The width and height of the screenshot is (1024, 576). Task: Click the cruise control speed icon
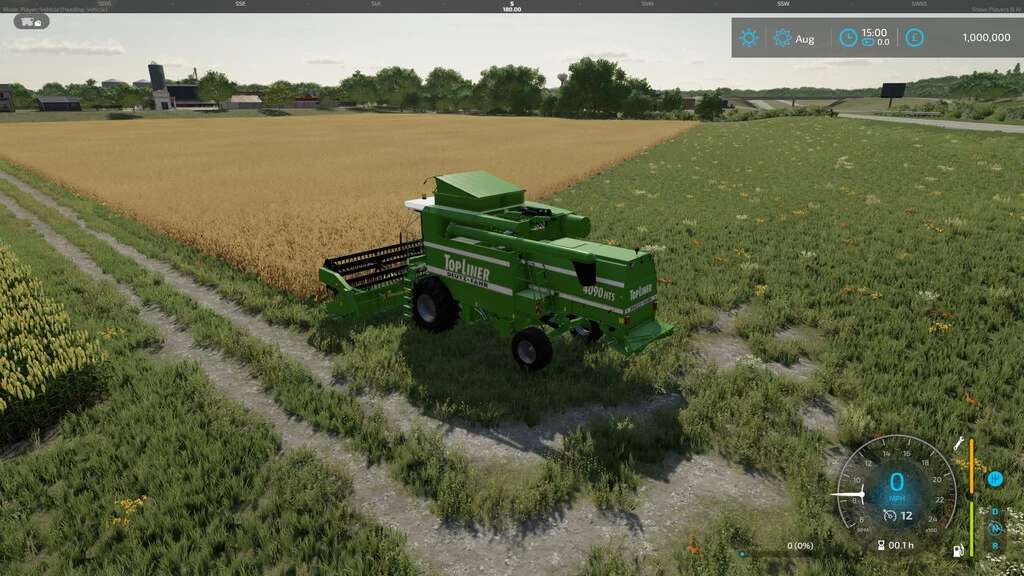[x=890, y=516]
